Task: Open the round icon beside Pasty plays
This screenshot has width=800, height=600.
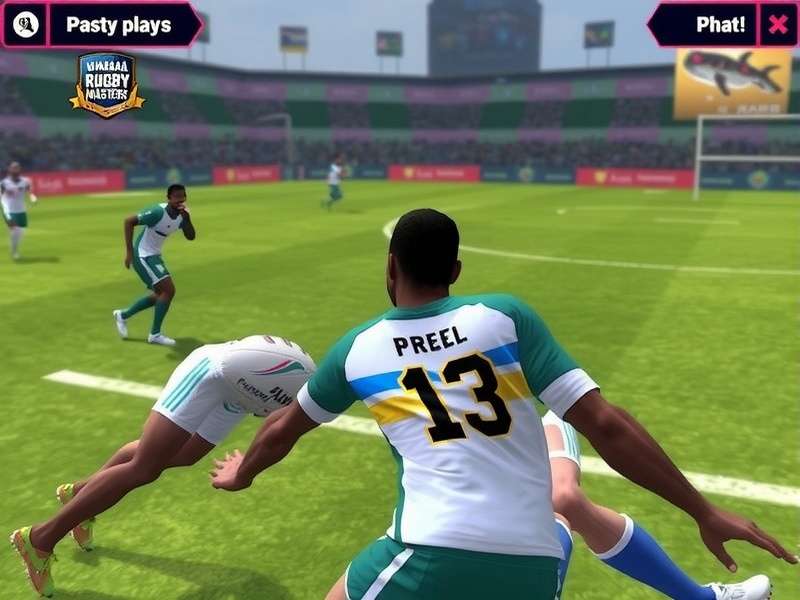Action: click(26, 25)
